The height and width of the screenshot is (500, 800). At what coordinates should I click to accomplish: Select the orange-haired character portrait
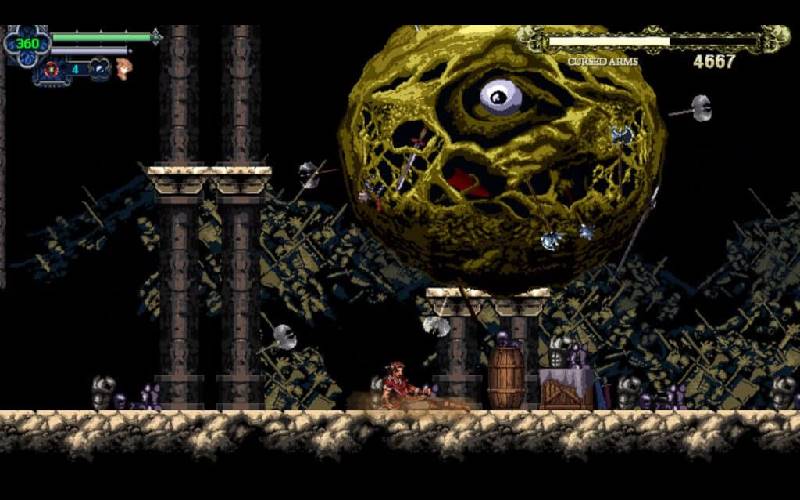(123, 68)
